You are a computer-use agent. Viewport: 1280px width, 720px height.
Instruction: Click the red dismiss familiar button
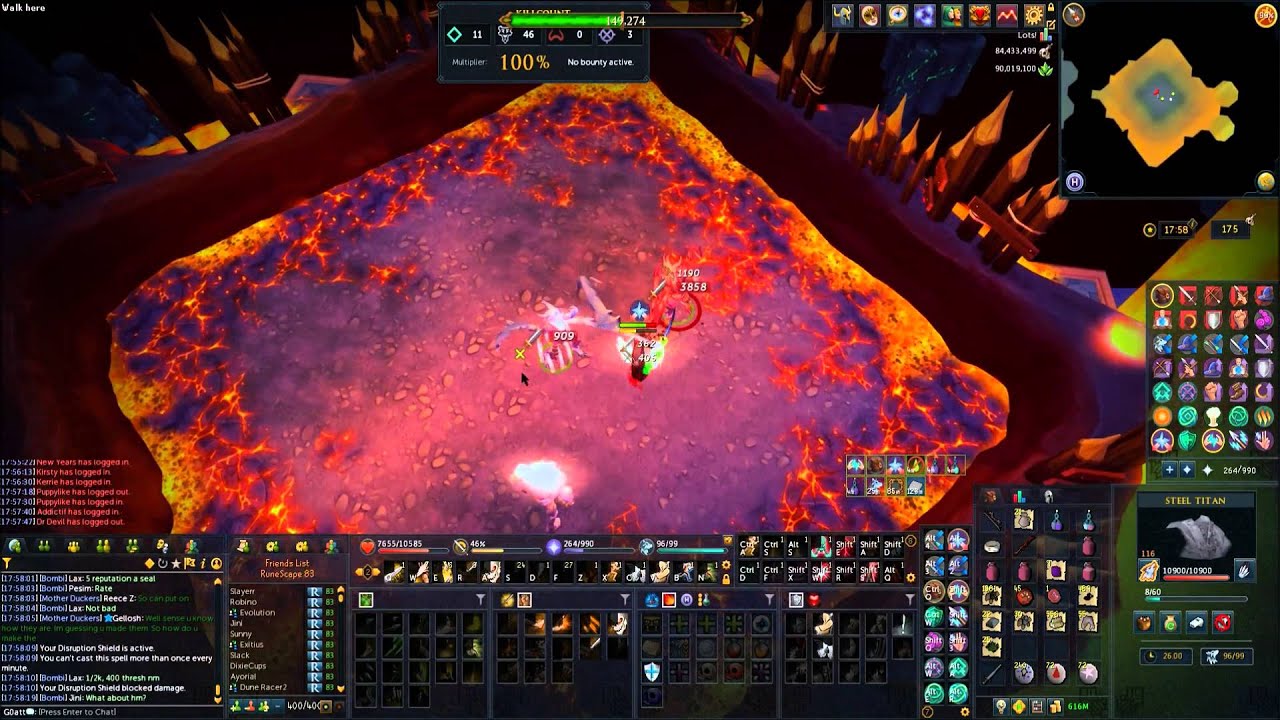coord(1222,623)
